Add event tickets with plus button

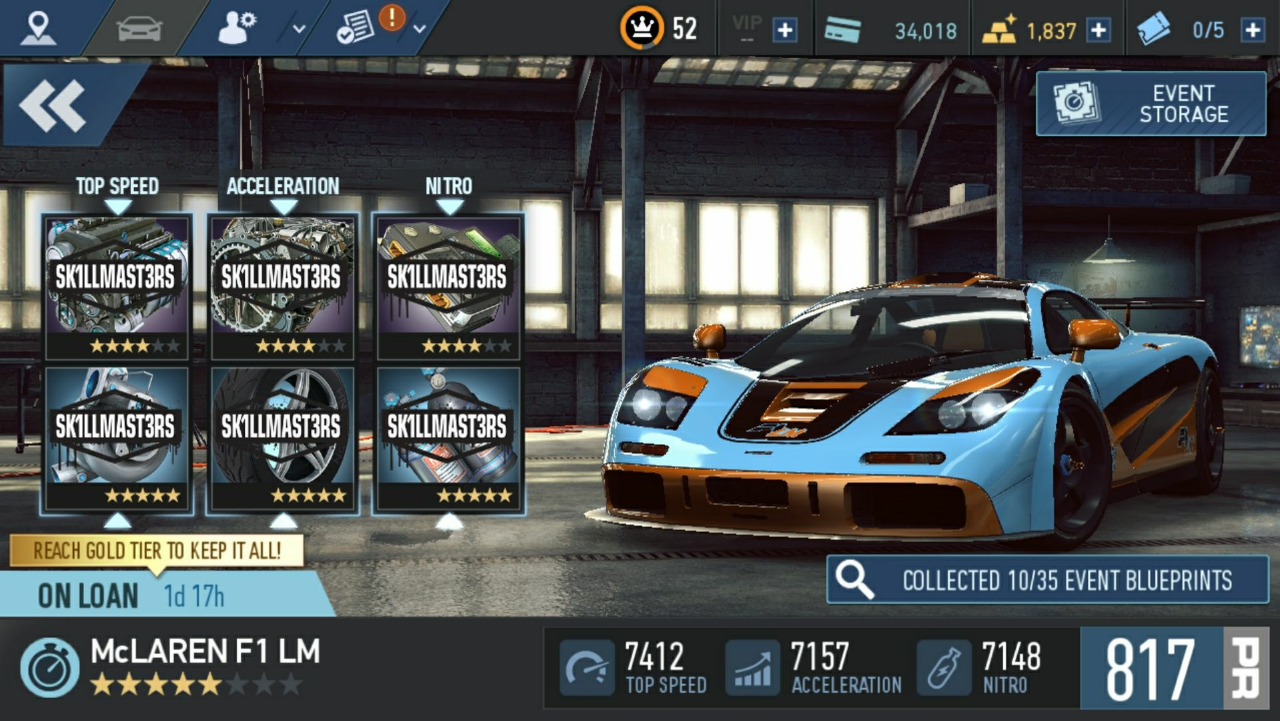tap(1252, 30)
